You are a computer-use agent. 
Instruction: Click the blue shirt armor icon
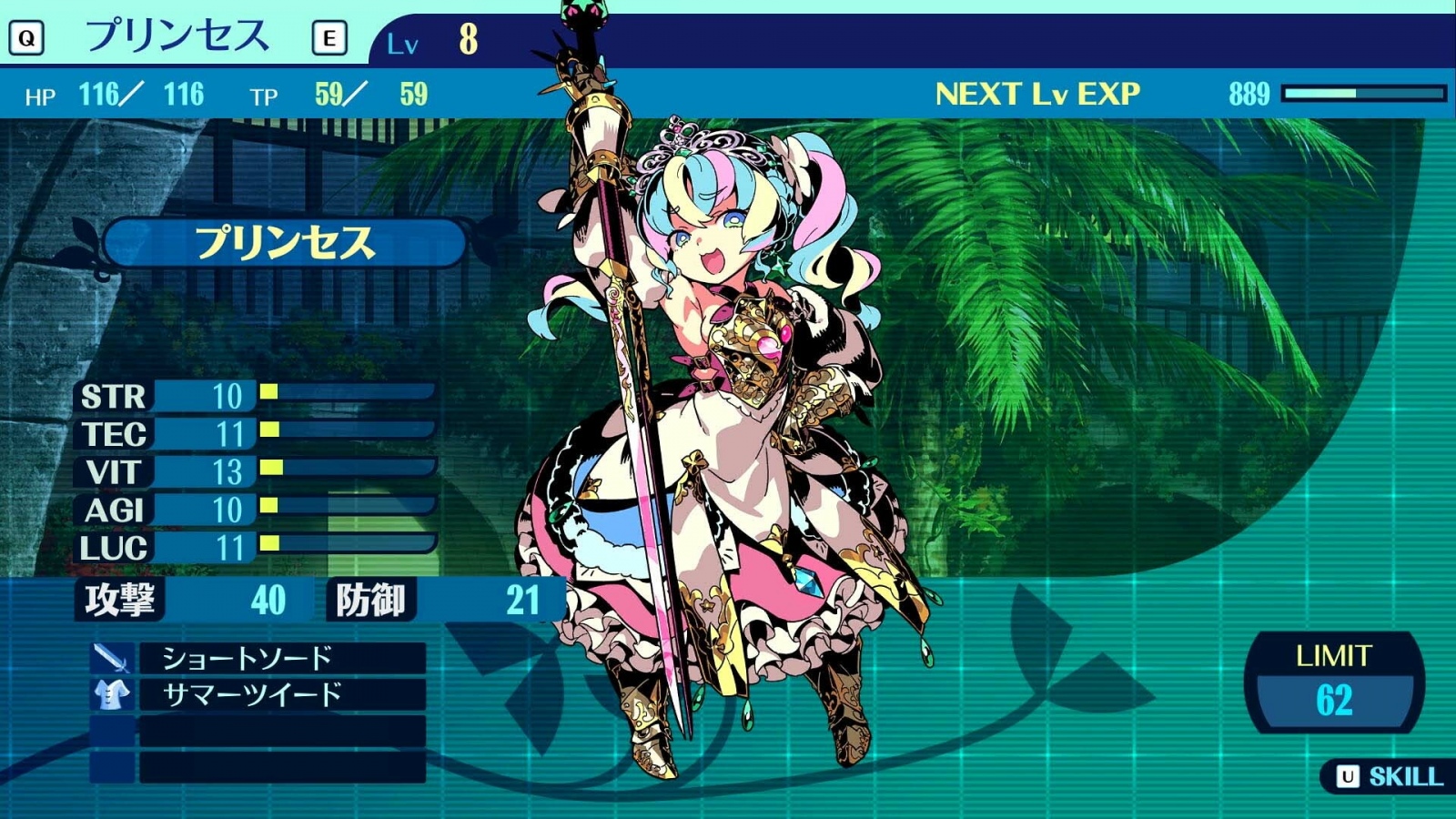point(112,695)
